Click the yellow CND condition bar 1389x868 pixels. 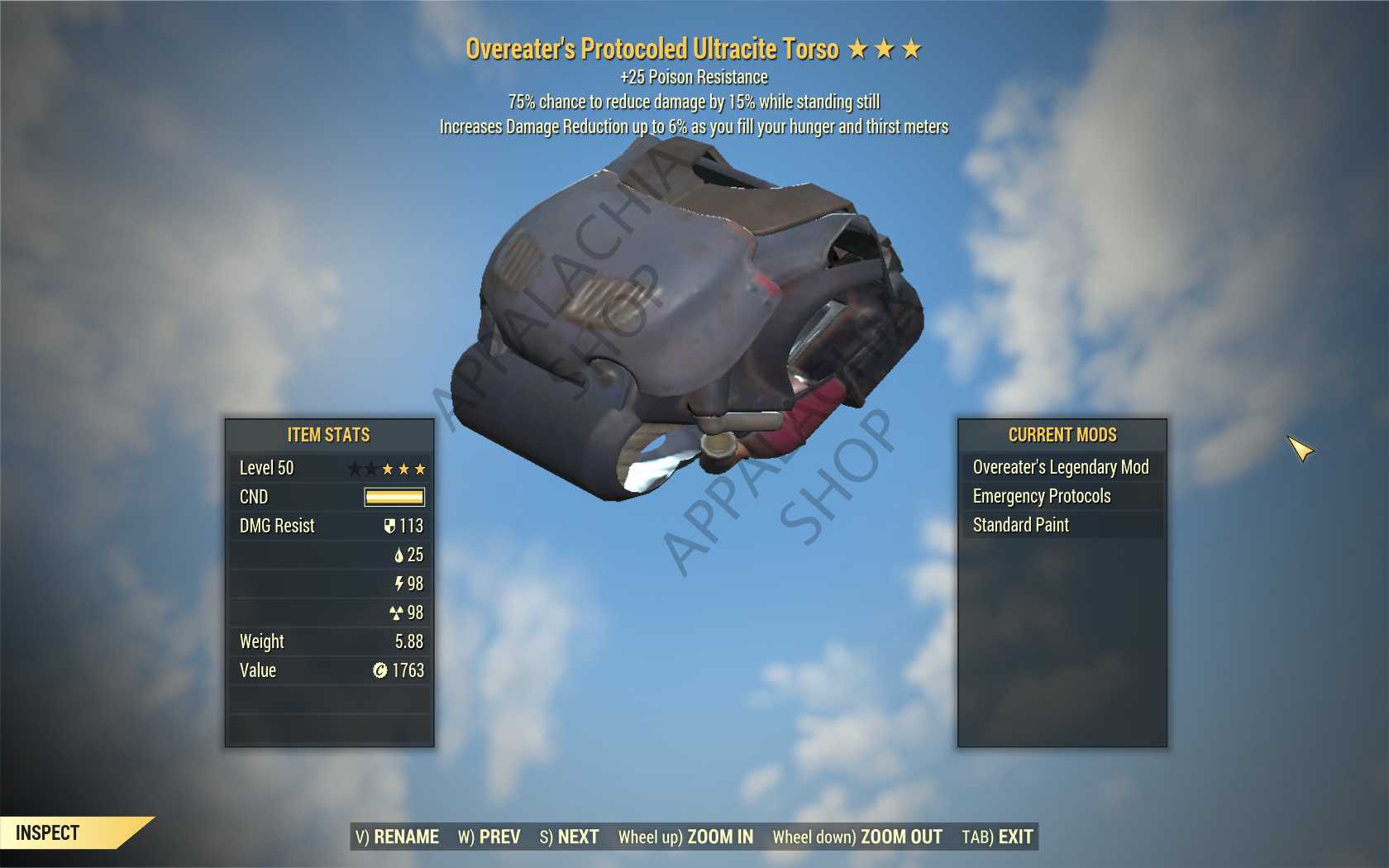click(x=395, y=497)
